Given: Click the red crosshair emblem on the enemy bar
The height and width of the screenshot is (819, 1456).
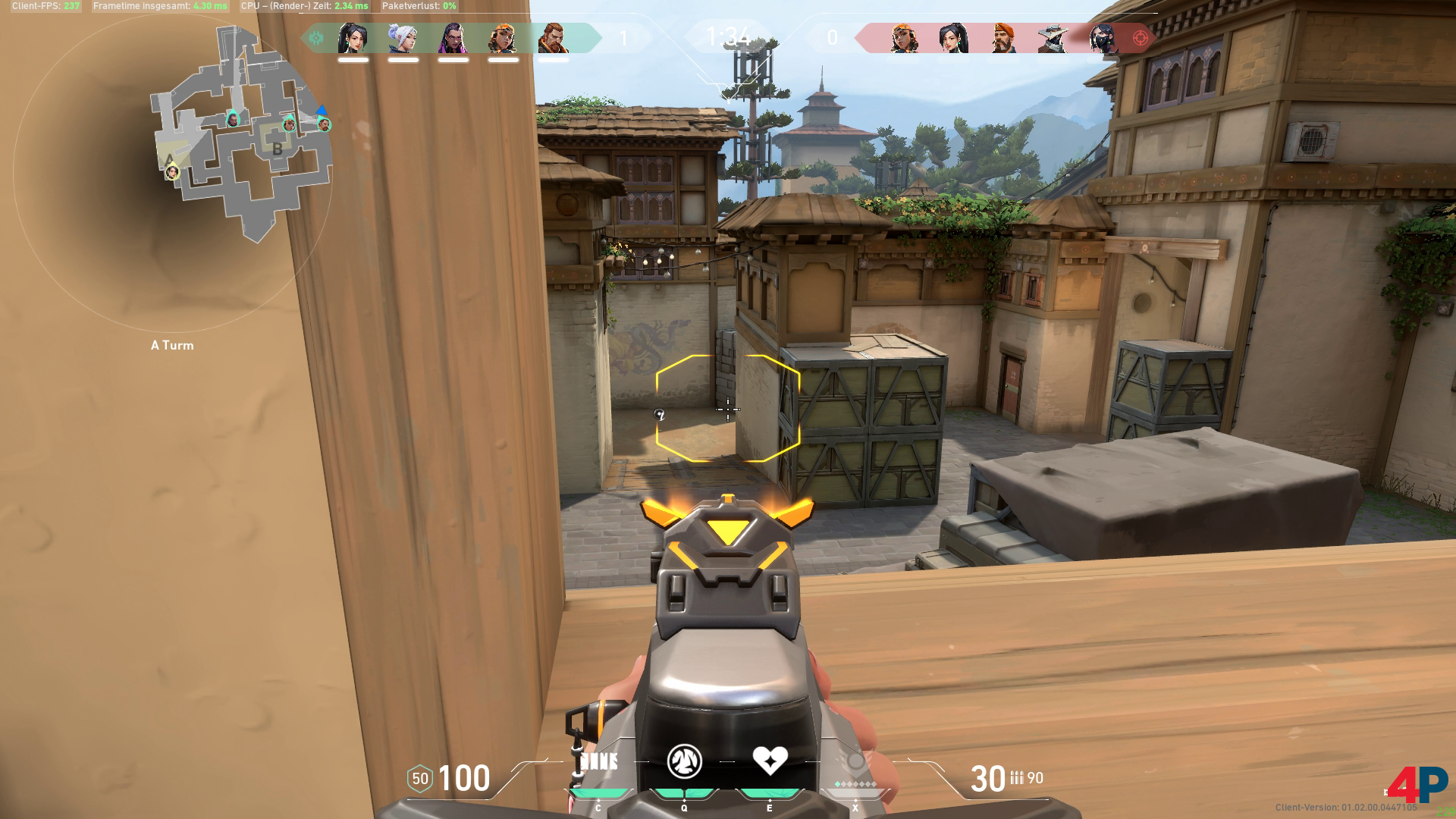Looking at the screenshot, I should coord(1140,38).
